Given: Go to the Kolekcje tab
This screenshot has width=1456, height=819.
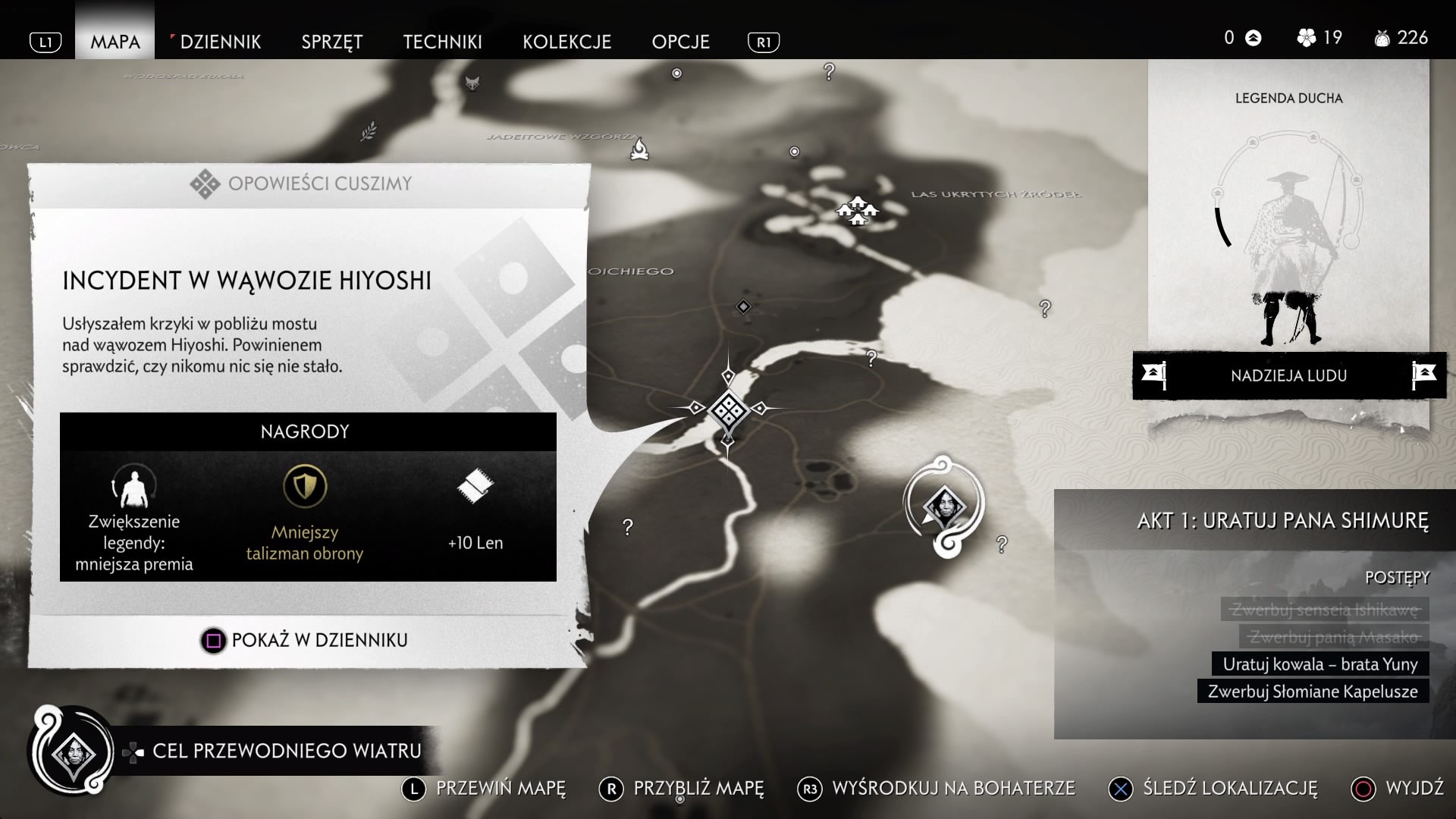Looking at the screenshot, I should click(567, 42).
